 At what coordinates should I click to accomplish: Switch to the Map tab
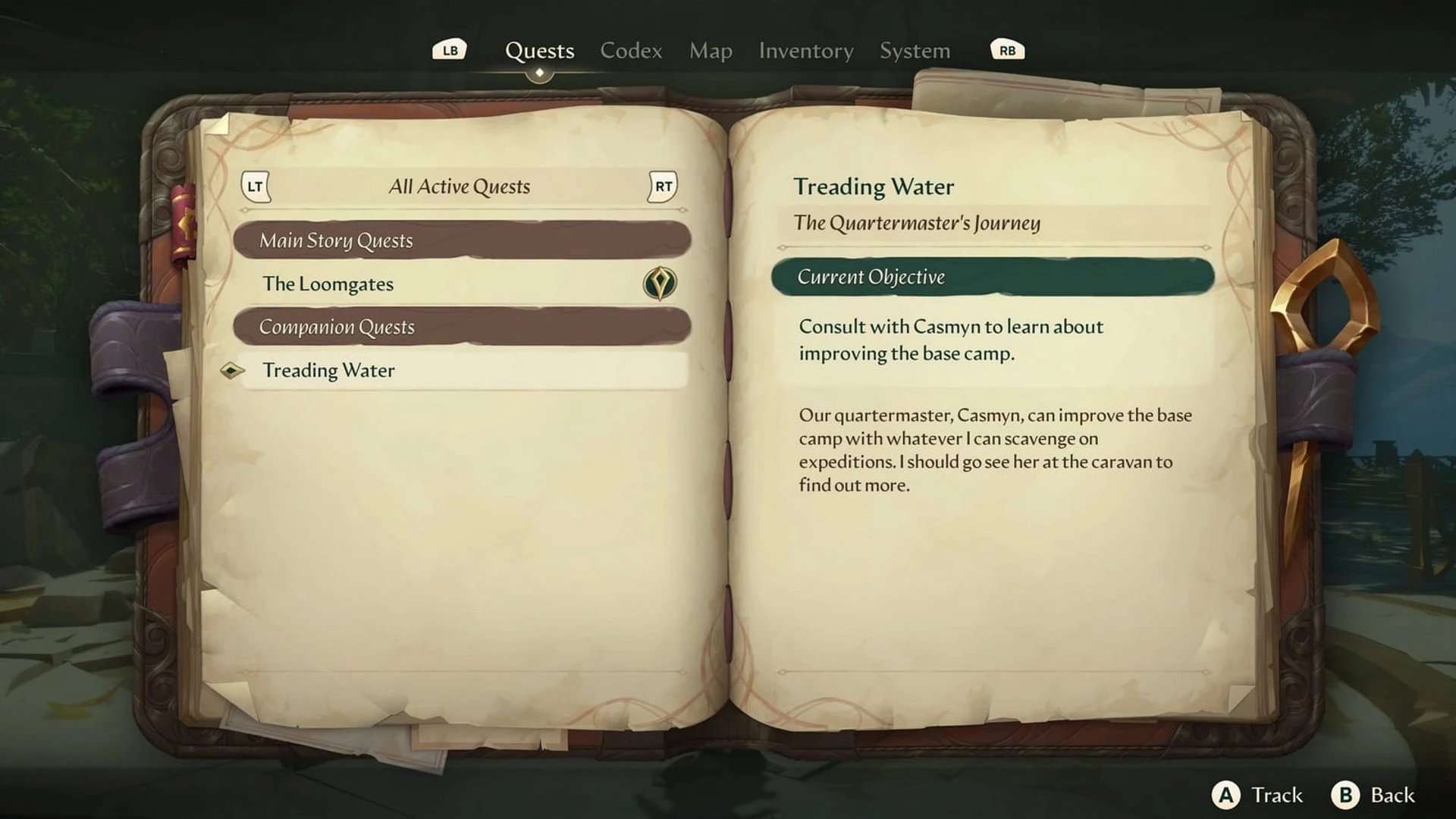[x=711, y=51]
